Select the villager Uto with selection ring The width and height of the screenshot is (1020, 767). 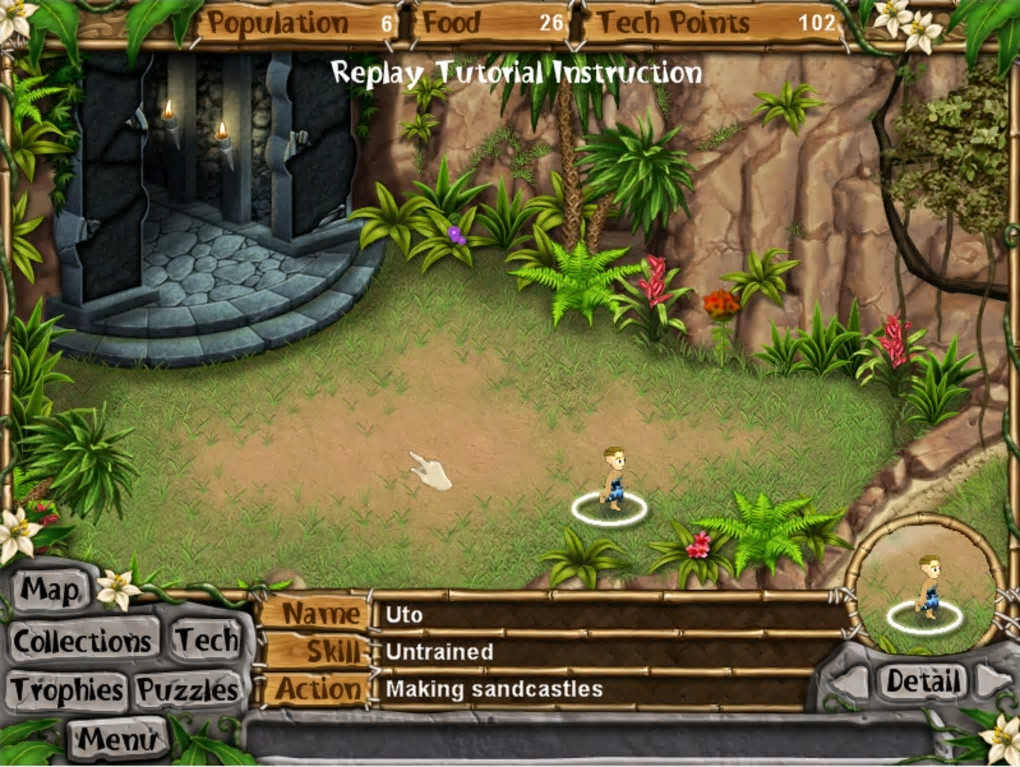pyautogui.click(x=611, y=482)
